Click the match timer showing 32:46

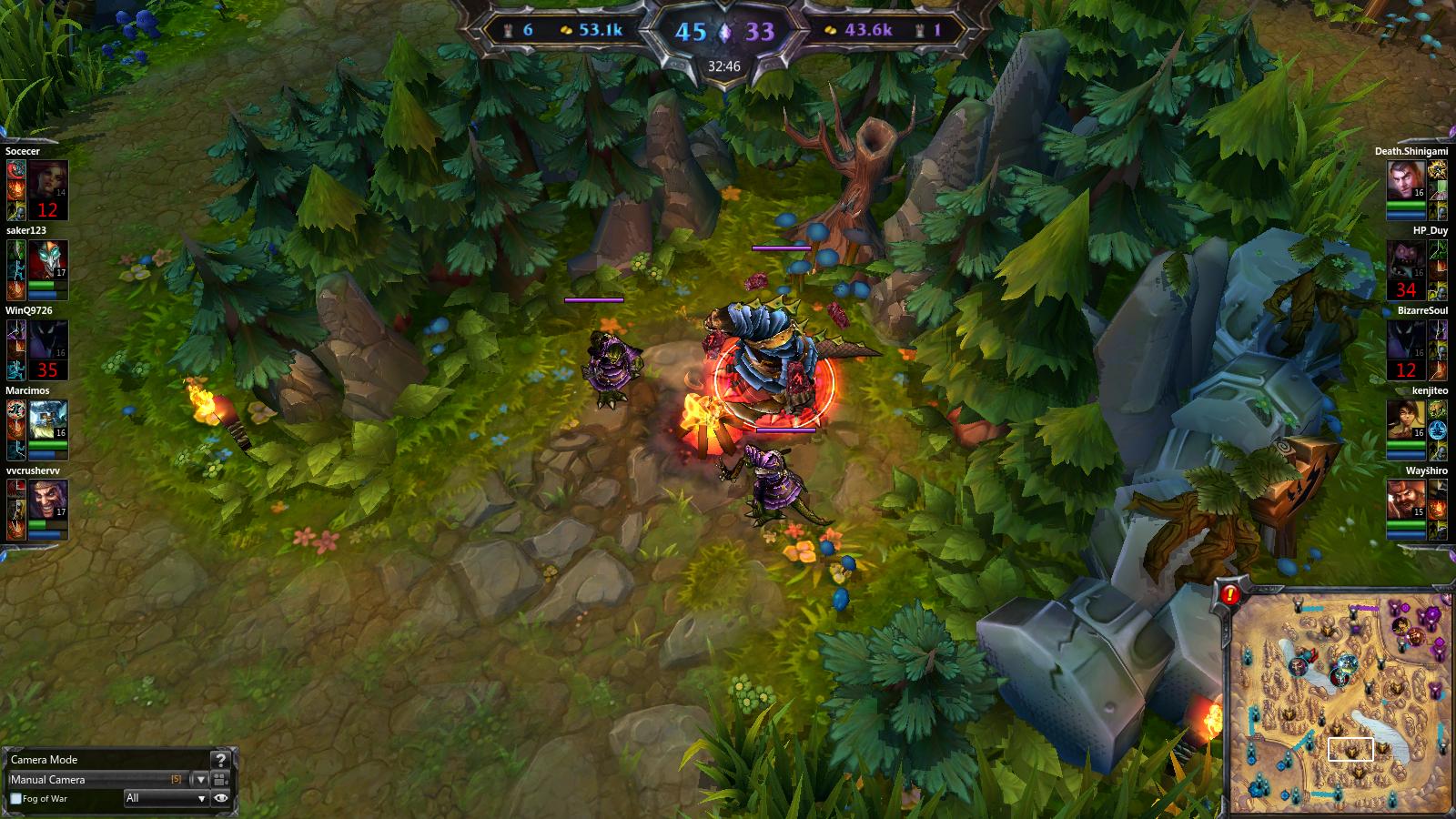point(724,65)
